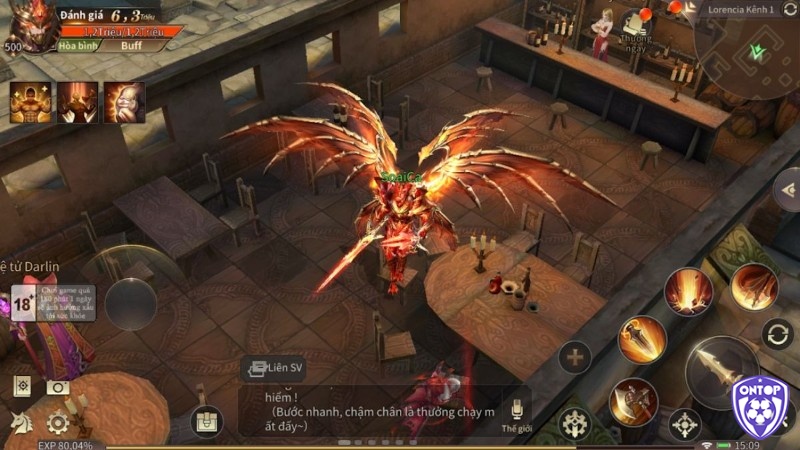Swap skill set with cycle arrows button
Viewport: 800px width, 450px height.
777,334
